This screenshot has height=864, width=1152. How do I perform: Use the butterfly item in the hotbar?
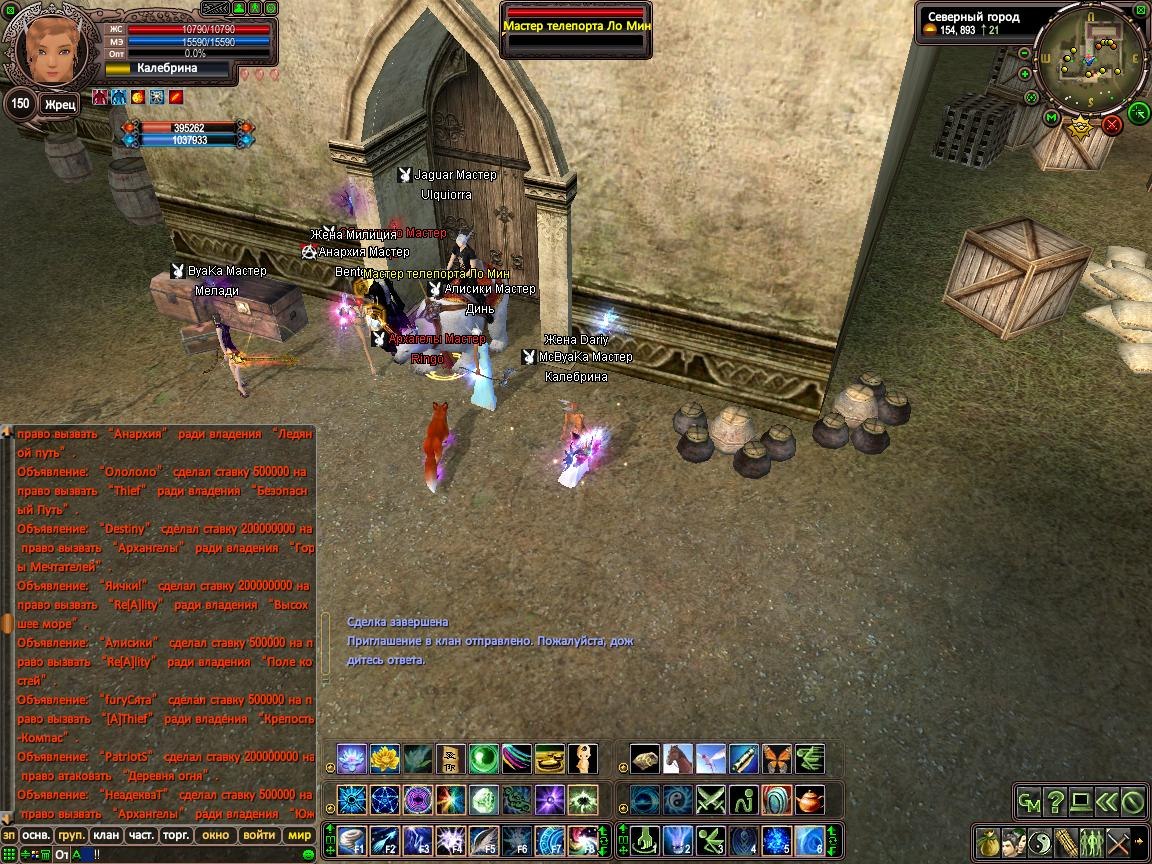click(777, 759)
